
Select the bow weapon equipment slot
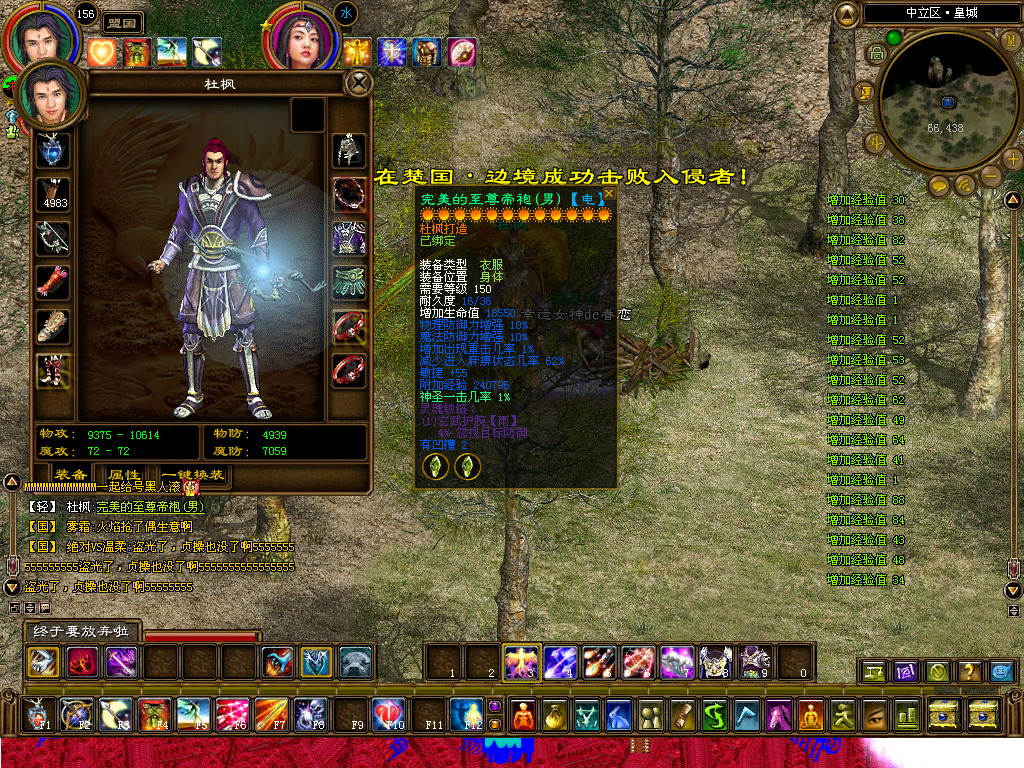(x=53, y=238)
